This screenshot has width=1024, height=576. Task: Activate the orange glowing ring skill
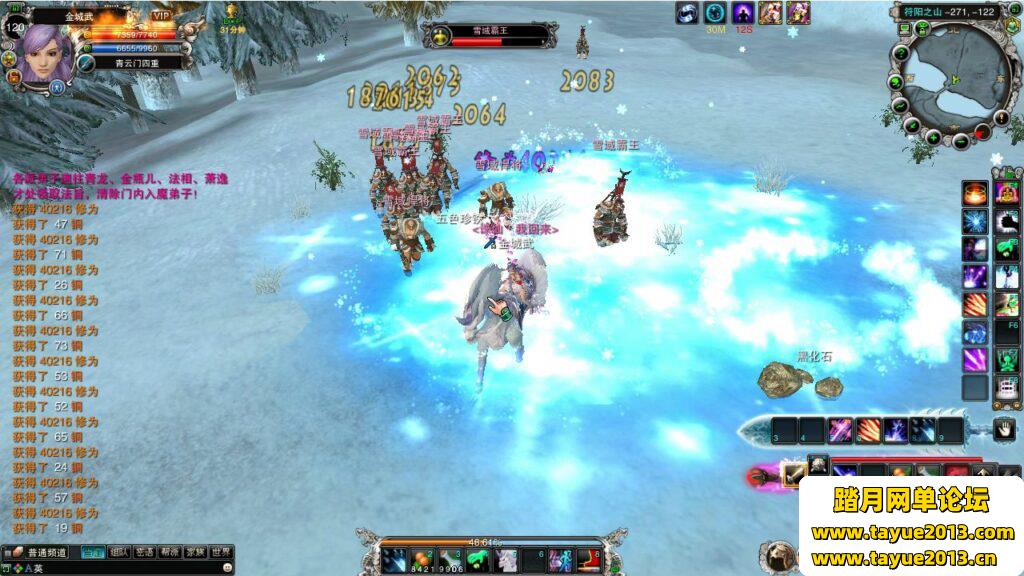pyautogui.click(x=974, y=192)
